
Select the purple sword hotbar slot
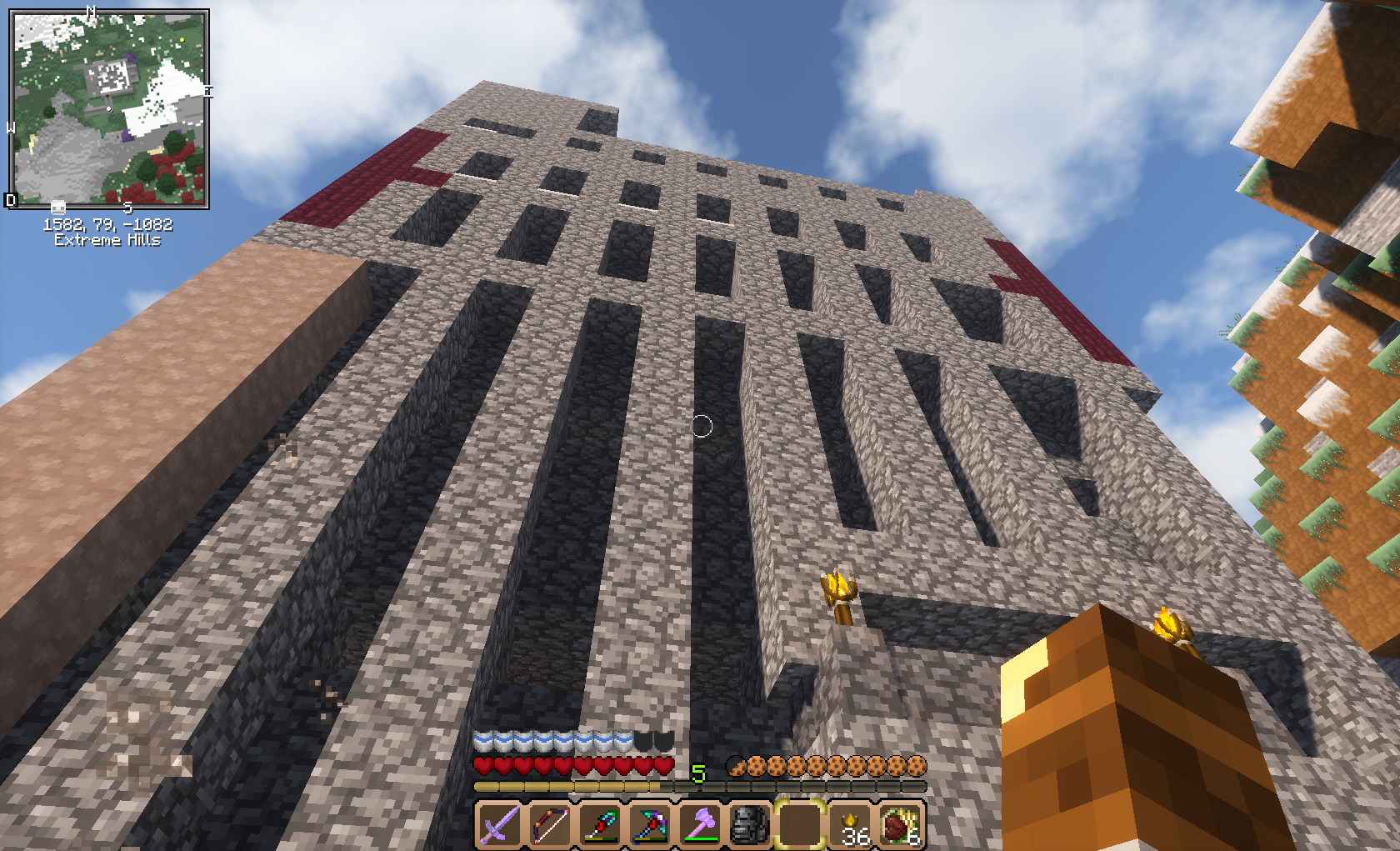pos(499,824)
